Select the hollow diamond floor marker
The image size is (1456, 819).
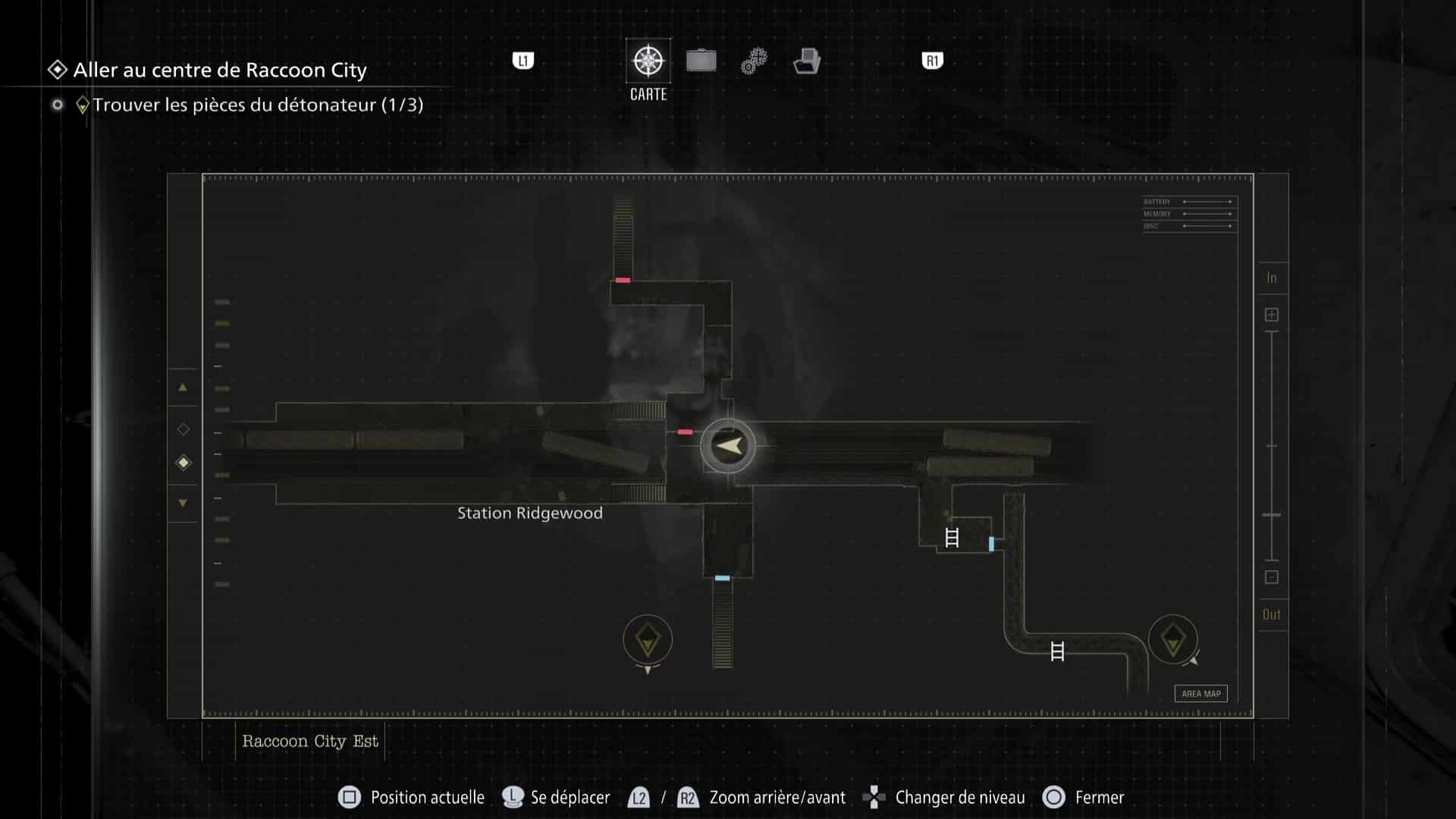tap(183, 428)
